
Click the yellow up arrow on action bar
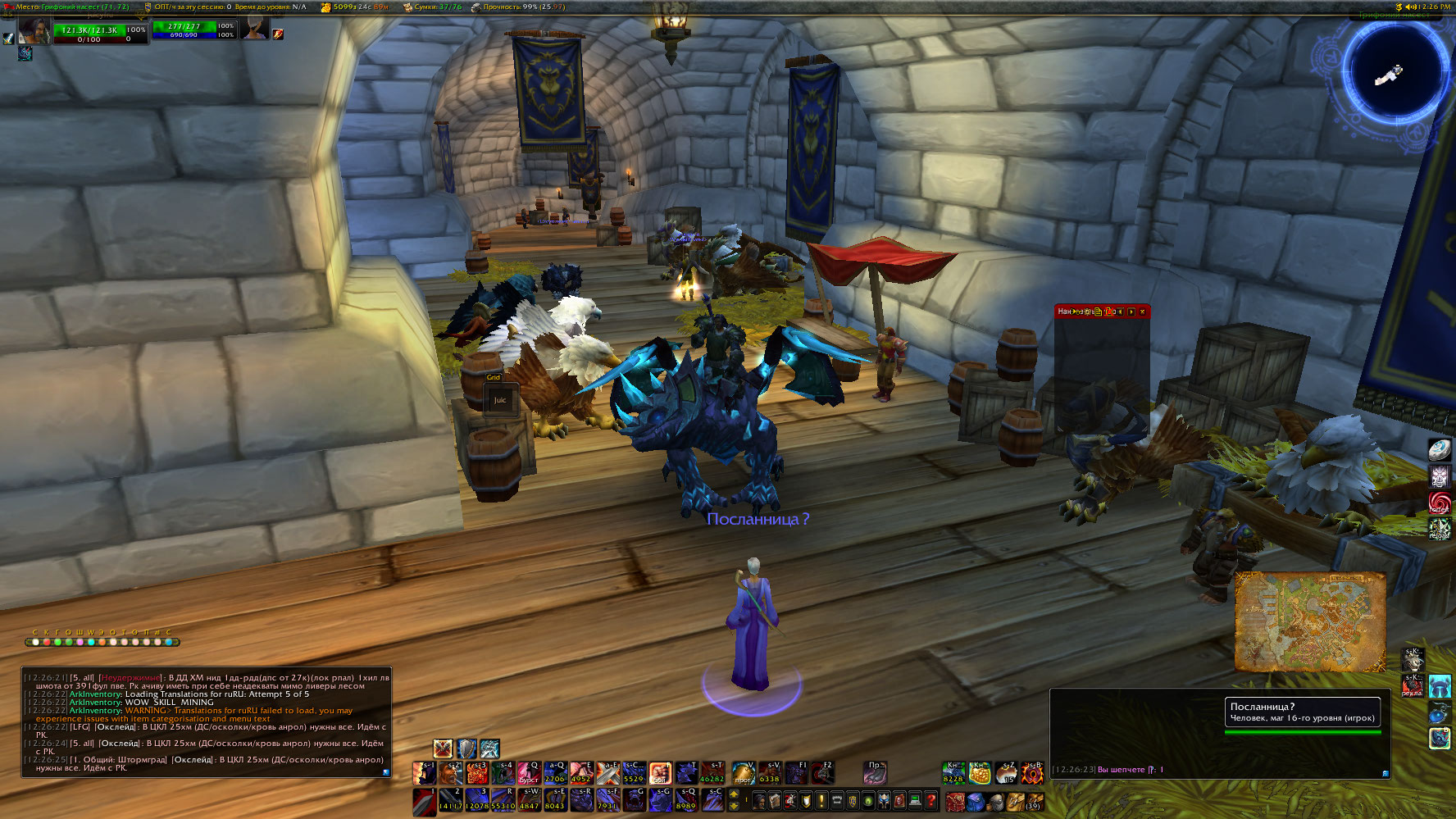point(735,795)
